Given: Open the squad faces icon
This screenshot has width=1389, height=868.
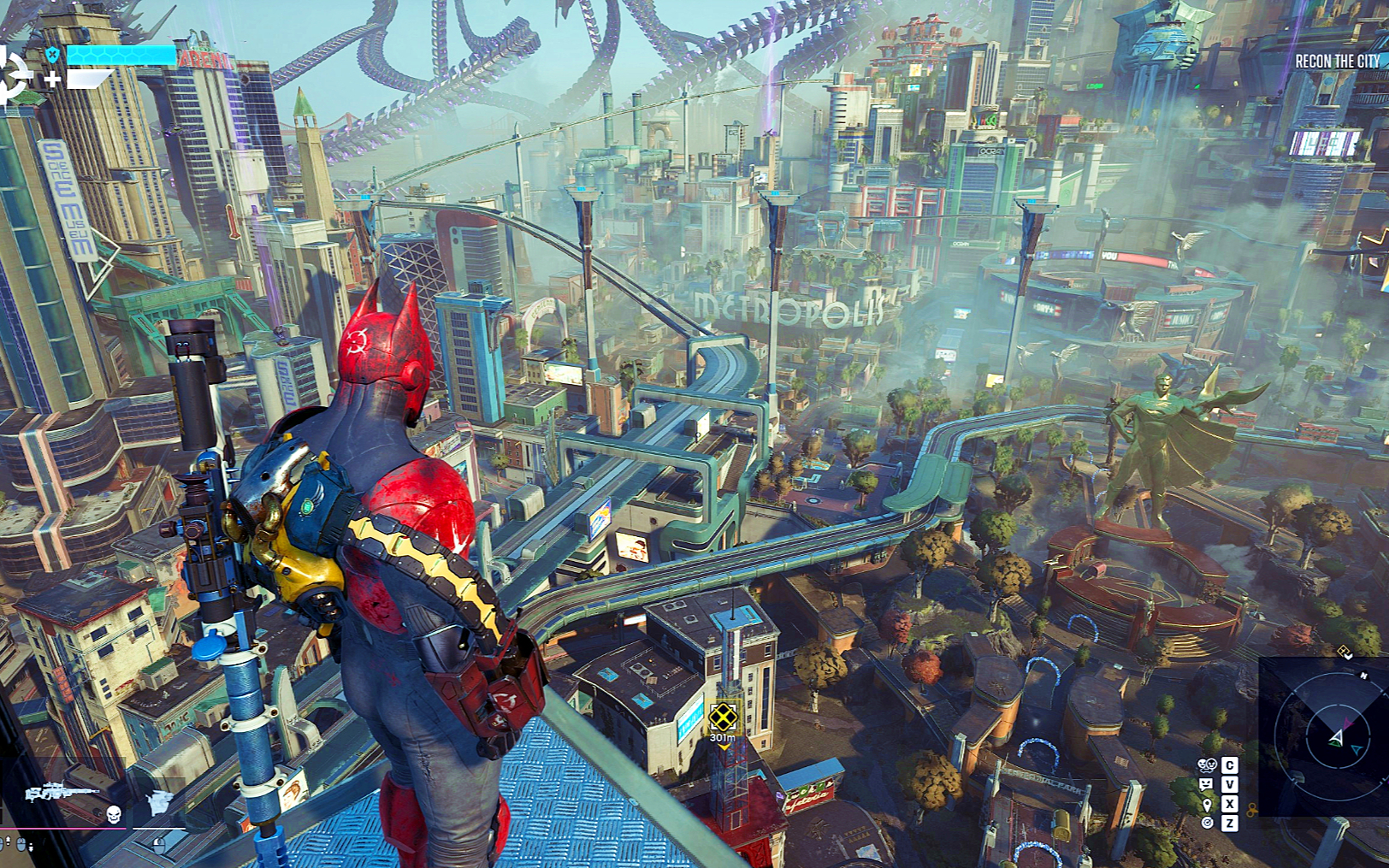Looking at the screenshot, I should tap(1206, 765).
